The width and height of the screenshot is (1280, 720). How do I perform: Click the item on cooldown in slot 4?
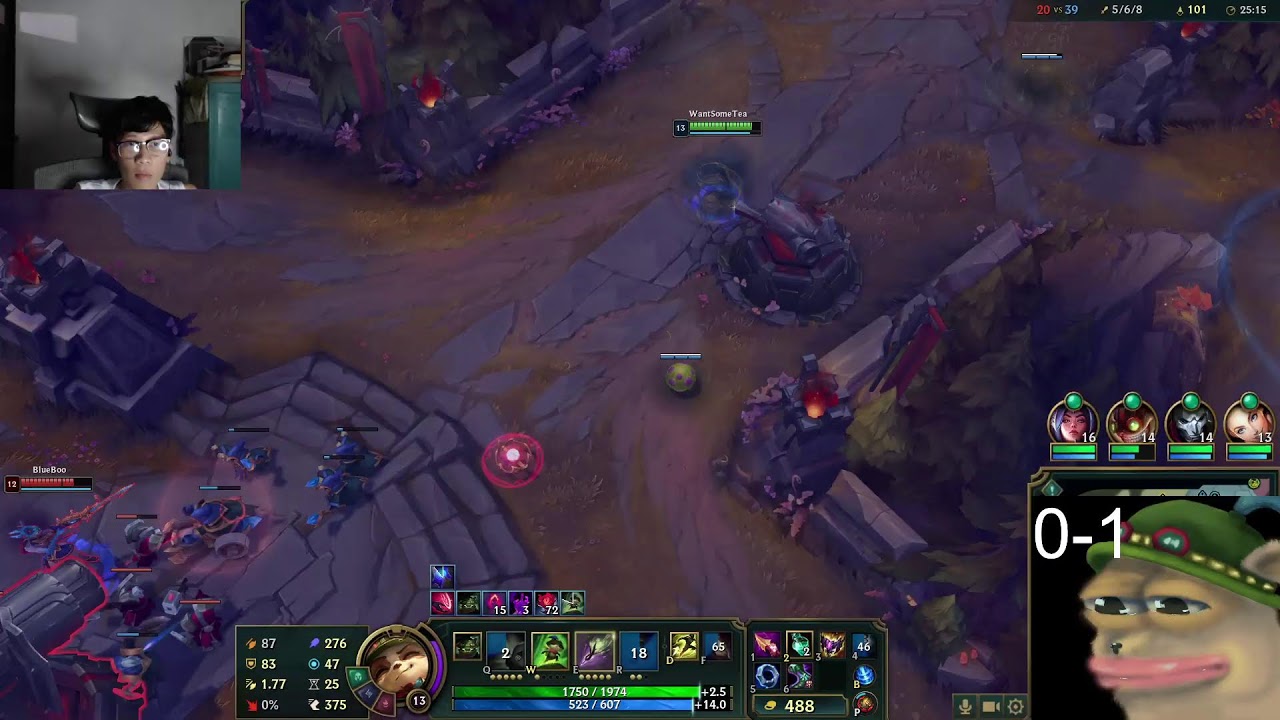(x=866, y=646)
